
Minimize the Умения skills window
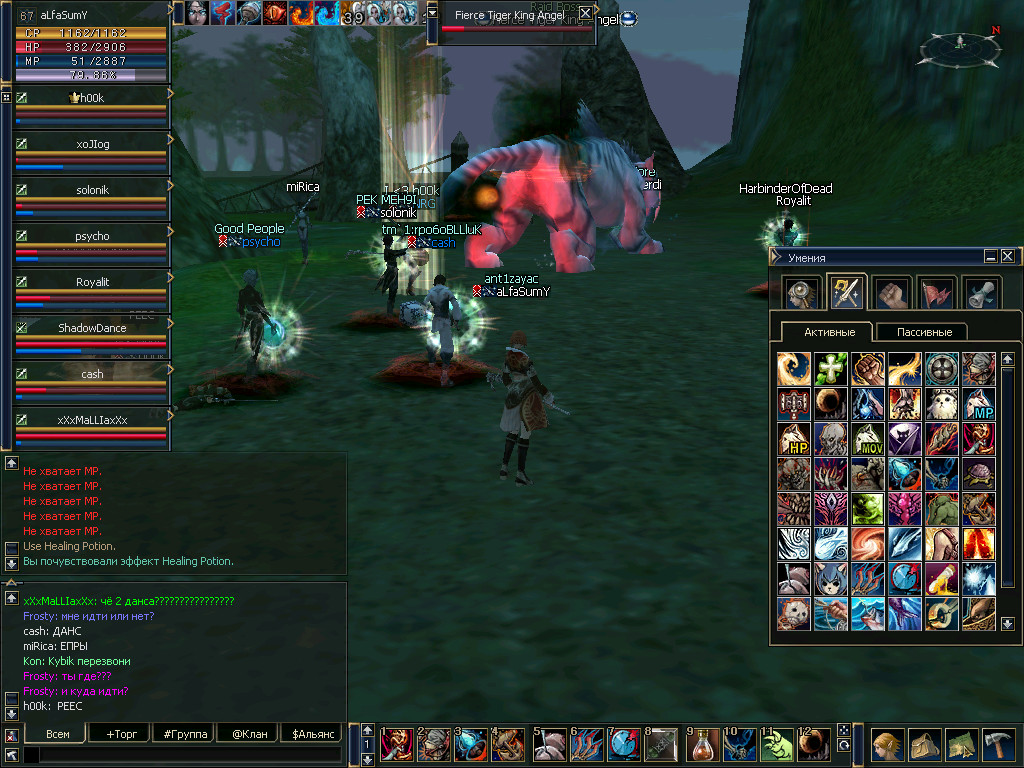pyautogui.click(x=990, y=256)
